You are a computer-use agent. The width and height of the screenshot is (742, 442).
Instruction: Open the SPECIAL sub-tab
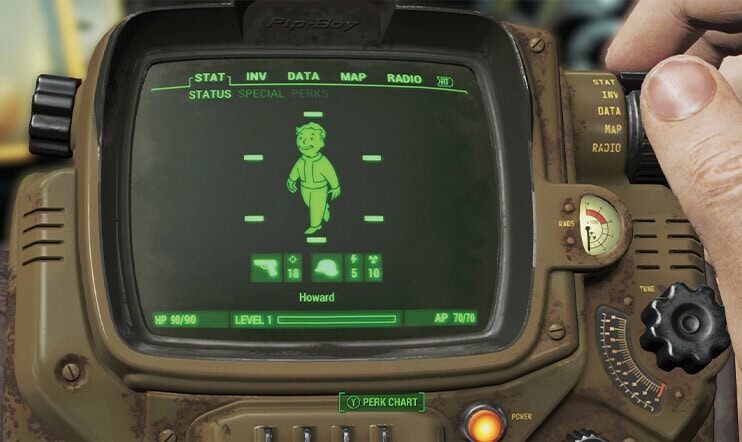[261, 94]
